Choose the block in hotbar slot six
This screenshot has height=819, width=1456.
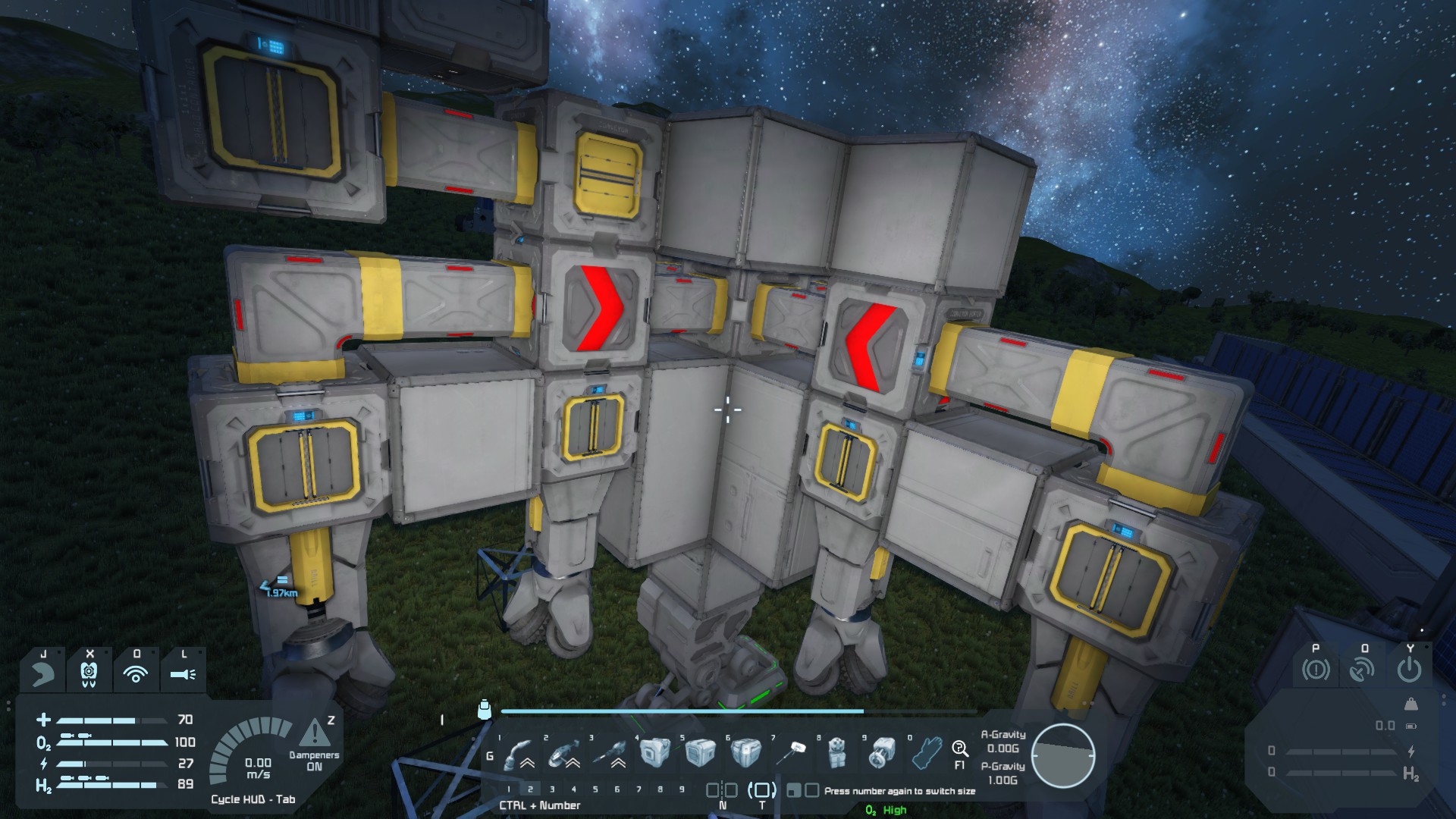745,752
